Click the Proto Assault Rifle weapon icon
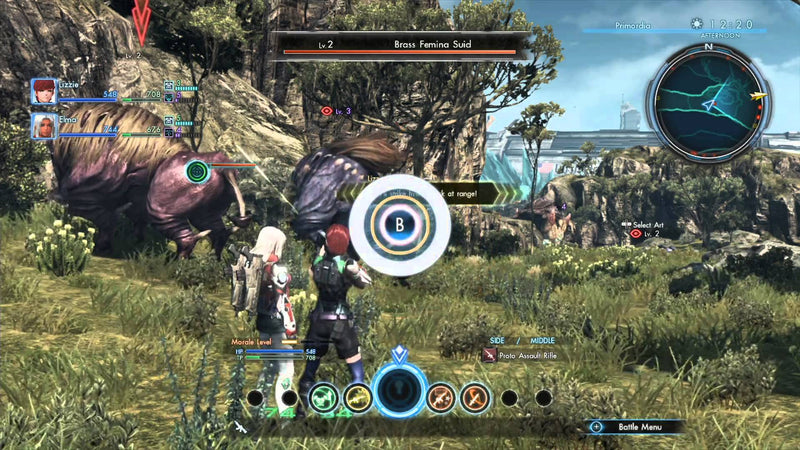This screenshot has width=800, height=450. [x=489, y=355]
